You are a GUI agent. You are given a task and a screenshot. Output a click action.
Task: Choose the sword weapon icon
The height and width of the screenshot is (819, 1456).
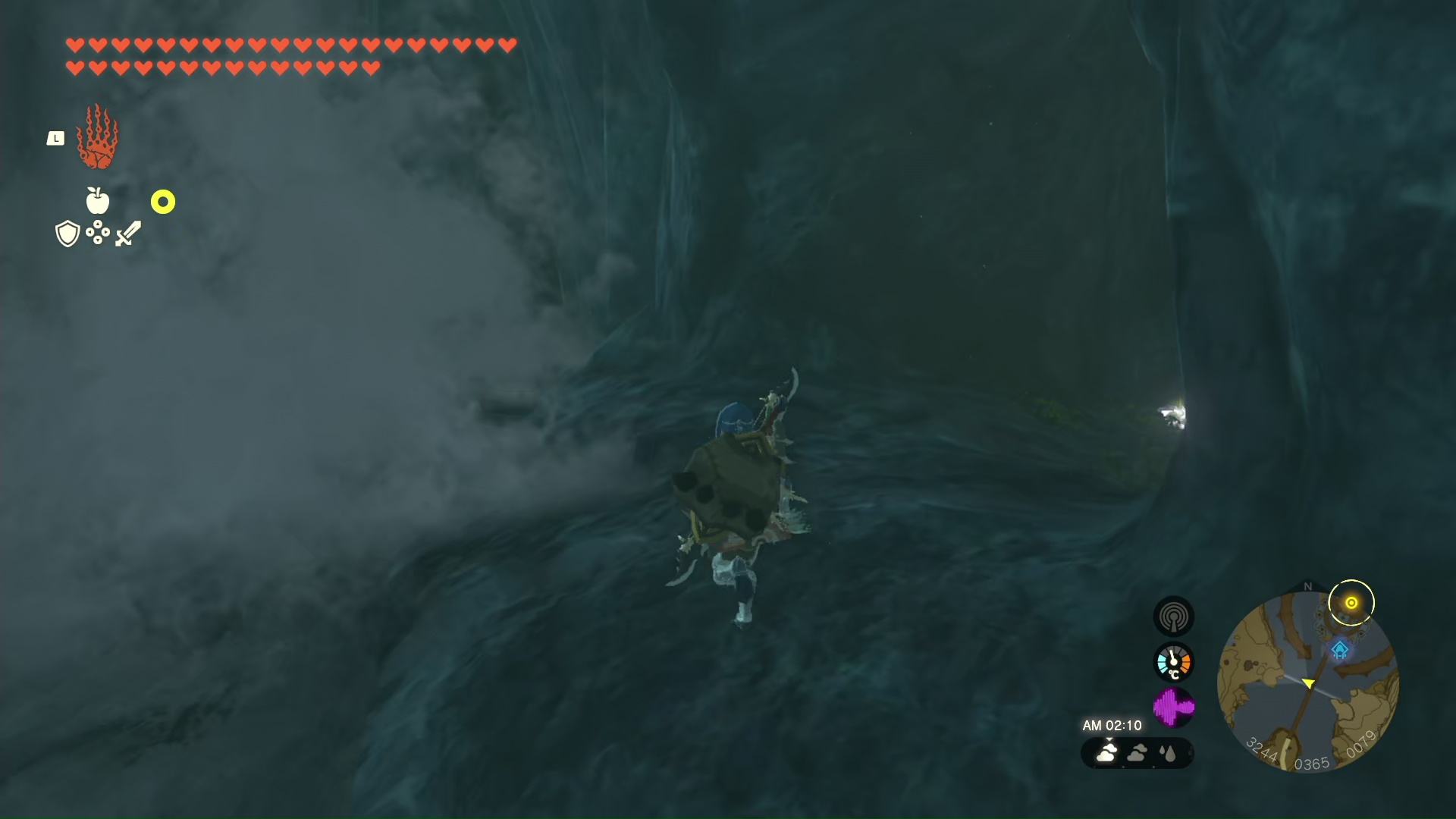128,234
